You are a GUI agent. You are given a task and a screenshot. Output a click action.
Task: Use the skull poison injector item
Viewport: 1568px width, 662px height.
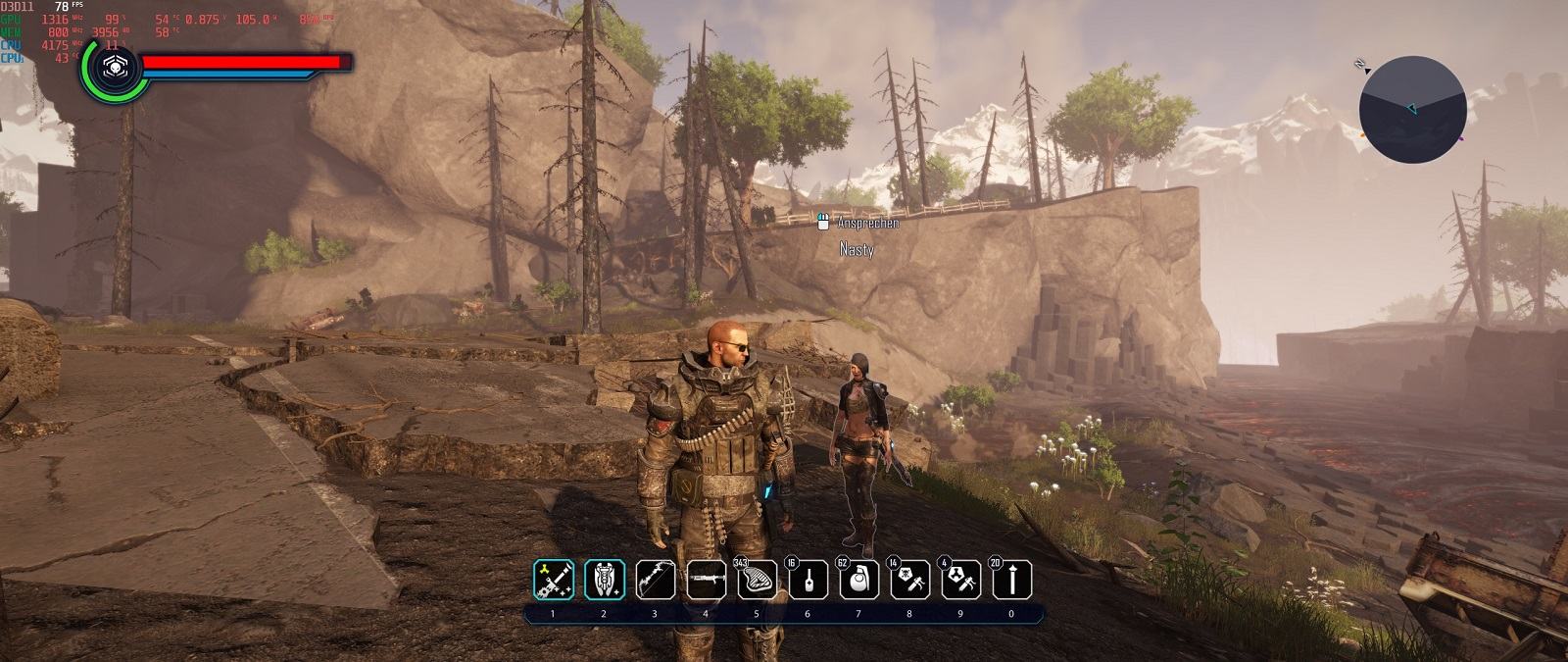(909, 580)
